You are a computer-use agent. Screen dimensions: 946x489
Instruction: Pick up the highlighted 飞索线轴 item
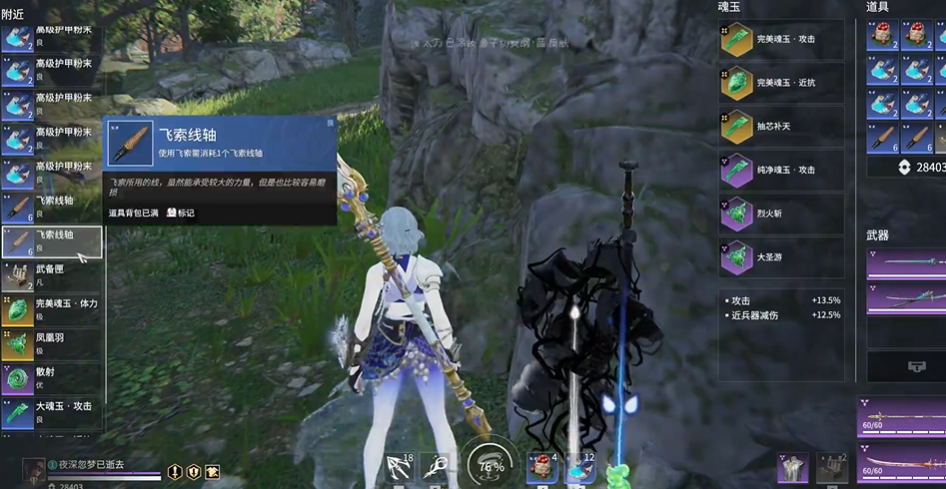pos(52,241)
